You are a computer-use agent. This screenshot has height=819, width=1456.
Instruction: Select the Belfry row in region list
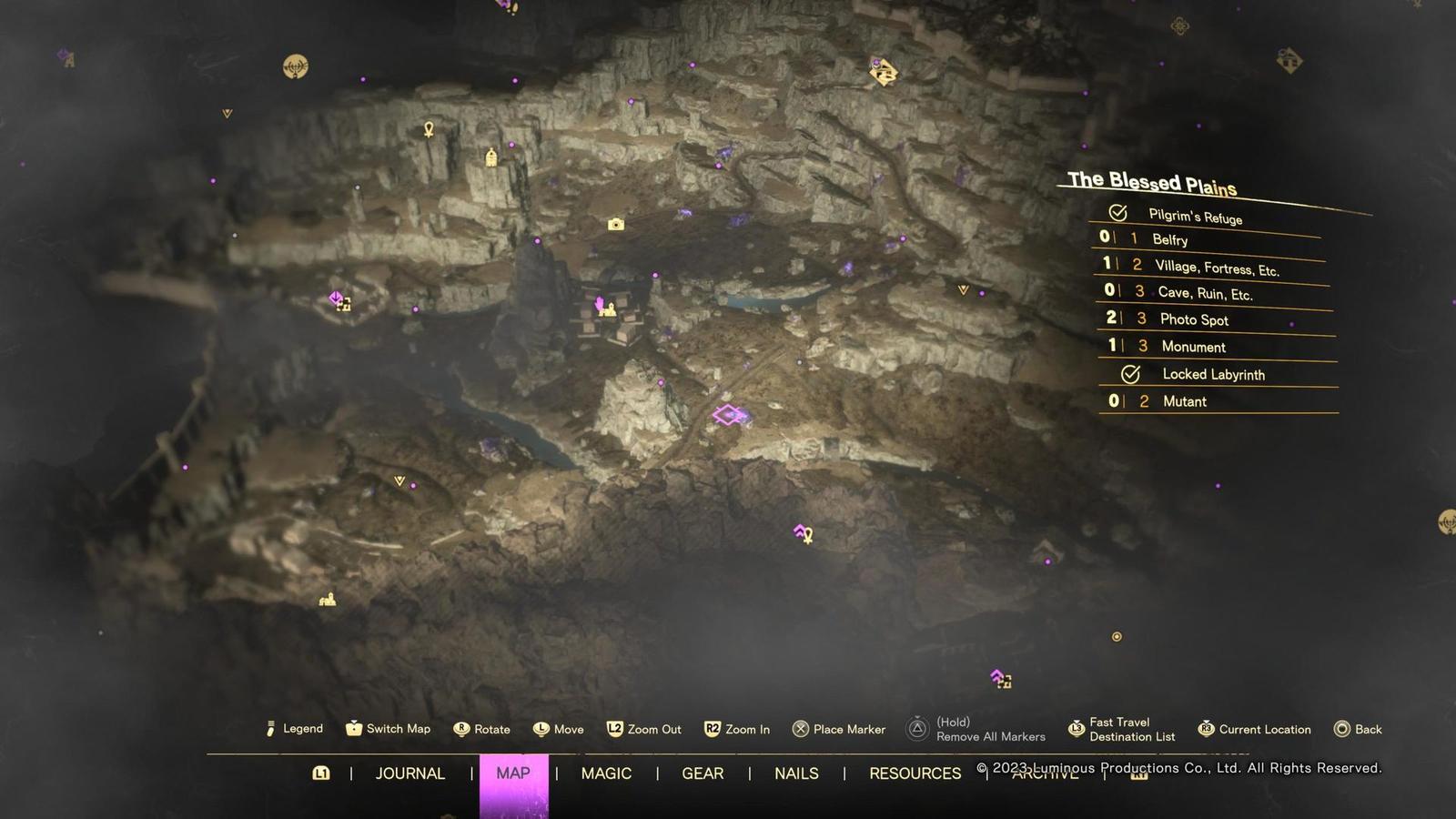[x=1169, y=239]
